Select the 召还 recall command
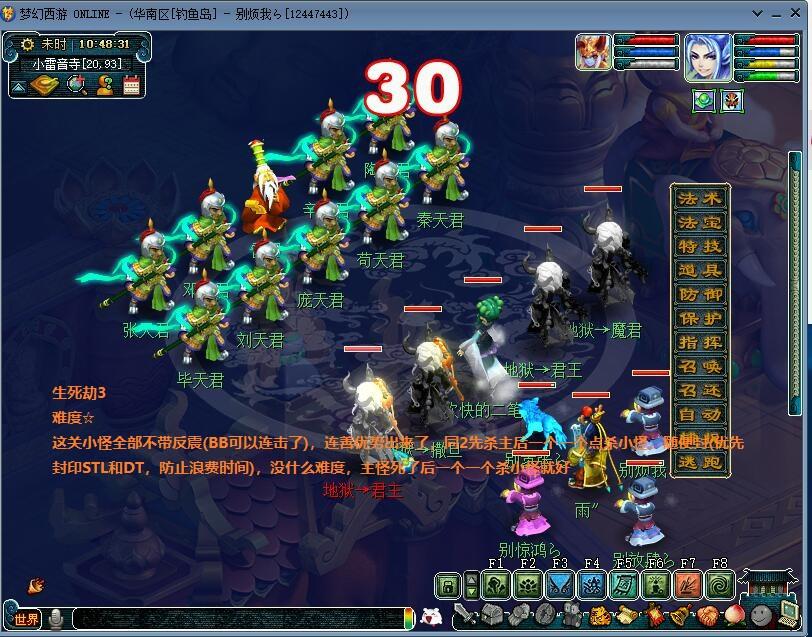The width and height of the screenshot is (812, 637). point(699,390)
